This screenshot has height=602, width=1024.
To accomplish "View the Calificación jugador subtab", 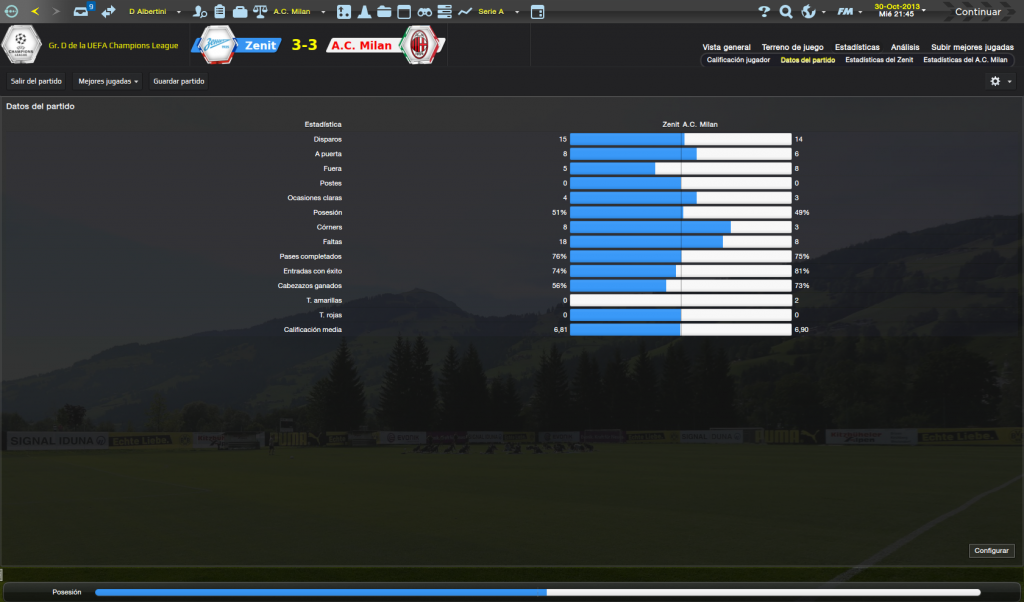I will [738, 60].
